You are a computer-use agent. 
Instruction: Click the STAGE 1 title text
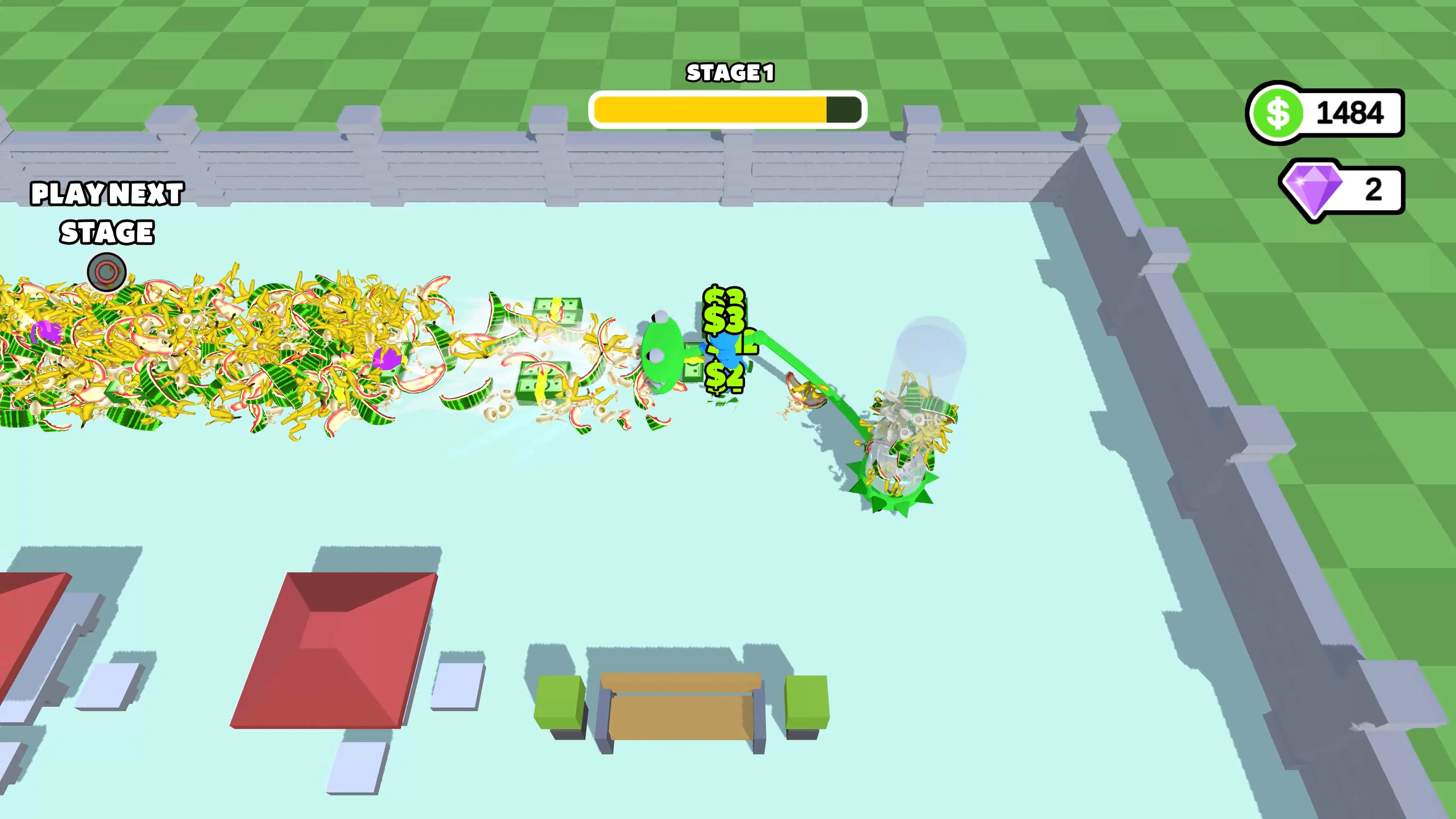point(729,72)
